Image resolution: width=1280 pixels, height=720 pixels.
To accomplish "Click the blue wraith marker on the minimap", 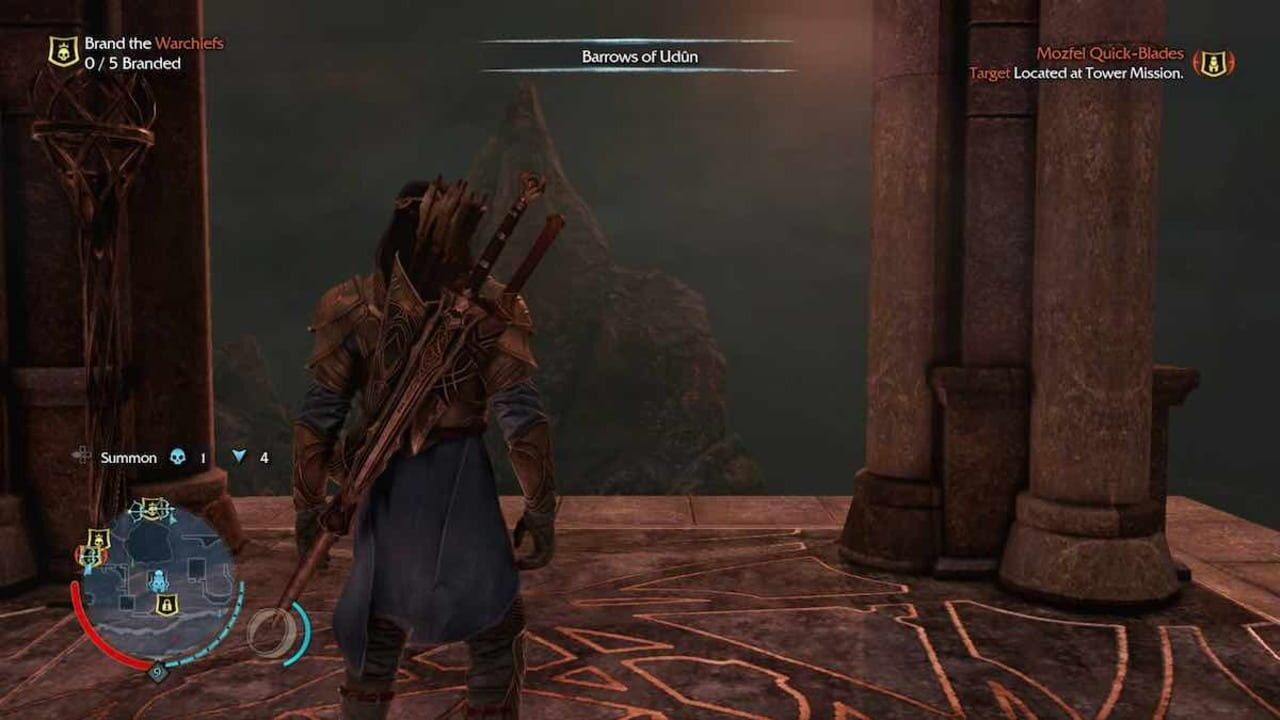I will (x=160, y=580).
